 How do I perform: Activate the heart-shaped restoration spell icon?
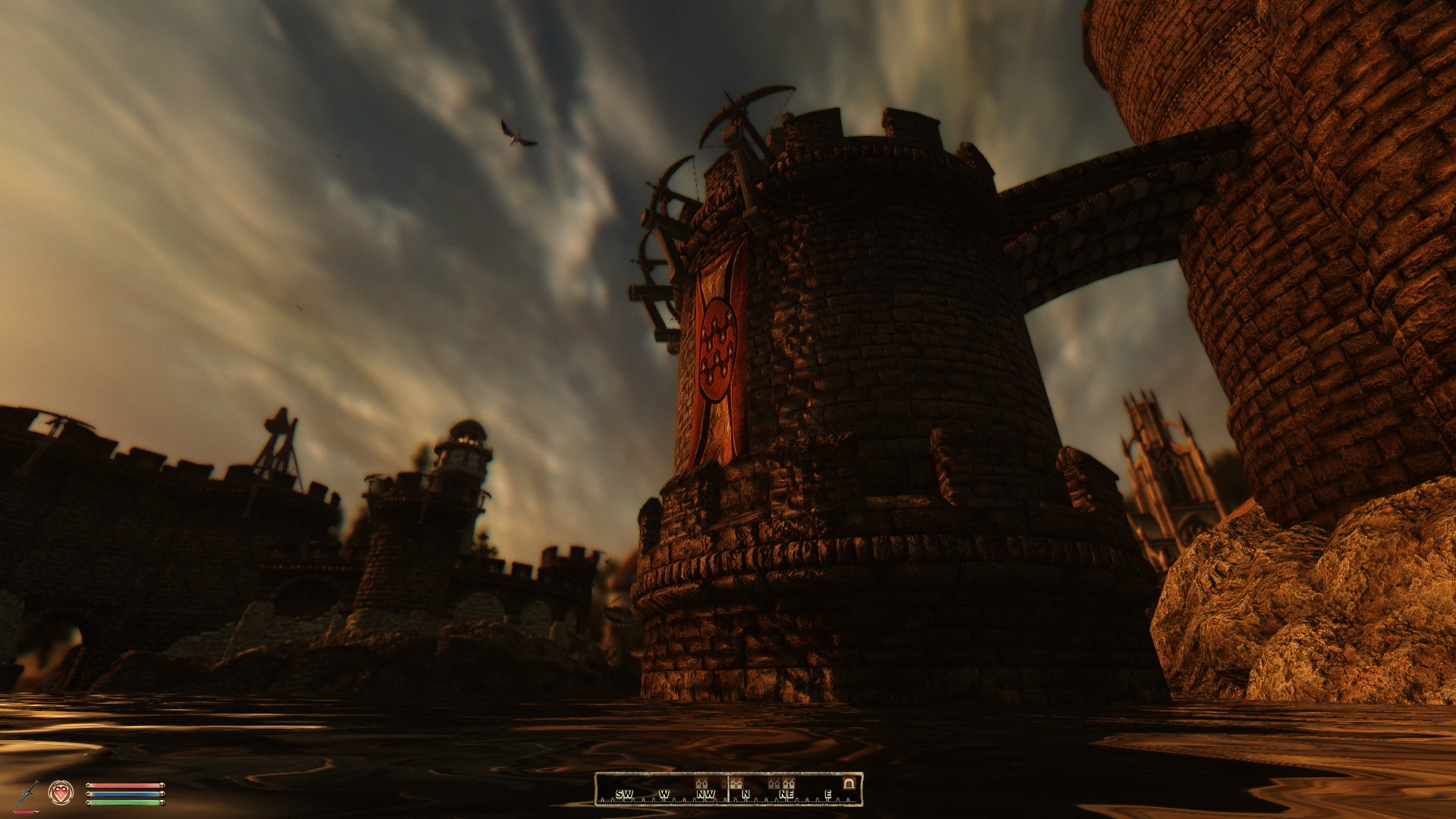click(61, 793)
